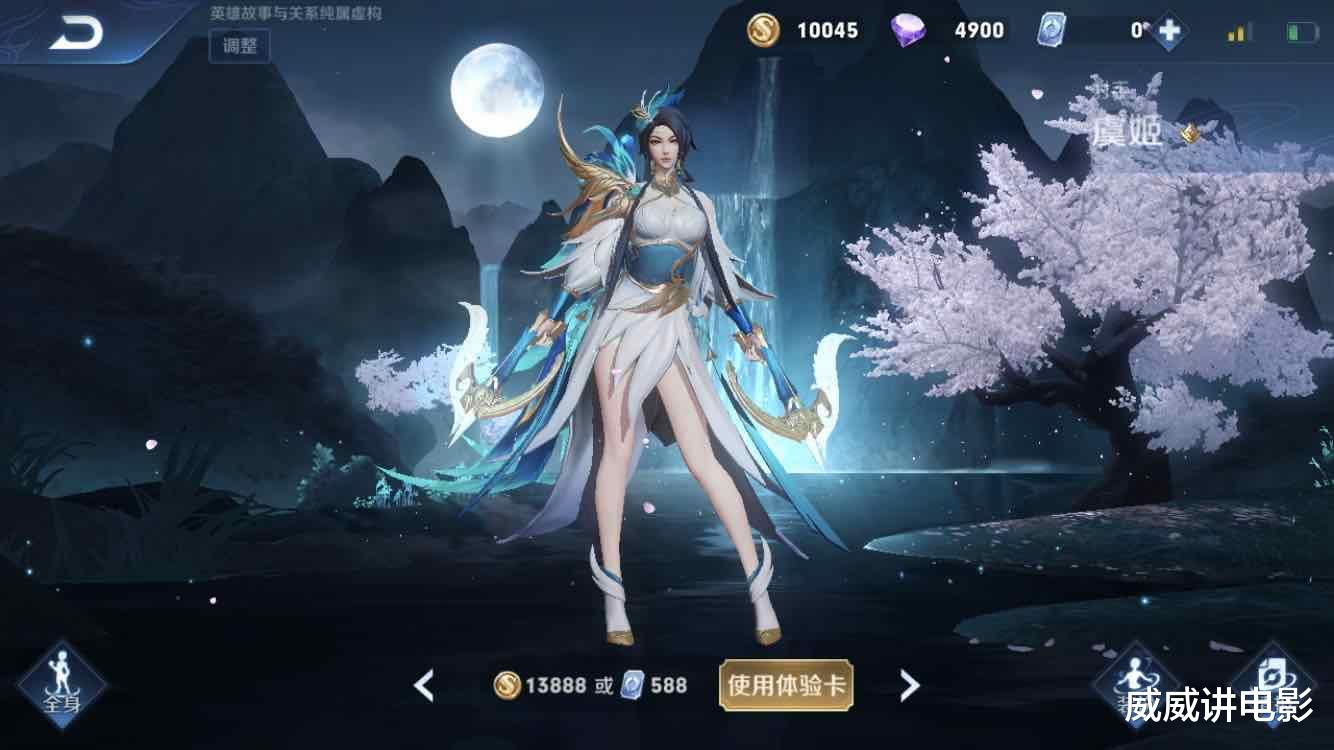1334x750 pixels.
Task: Select the 588 point card purchase option
Action: click(656, 685)
